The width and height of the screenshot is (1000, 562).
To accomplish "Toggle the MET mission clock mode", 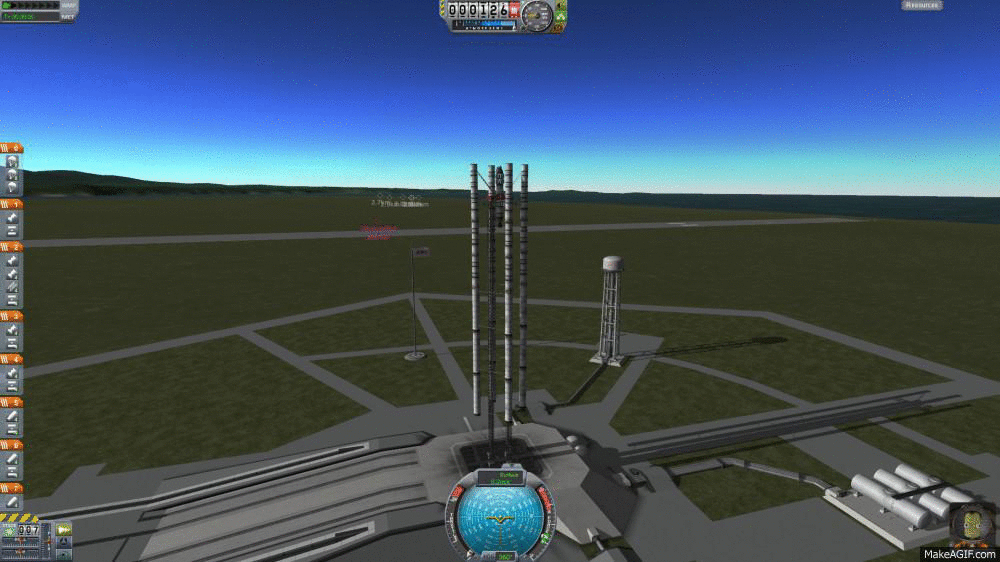I will tap(68, 16).
